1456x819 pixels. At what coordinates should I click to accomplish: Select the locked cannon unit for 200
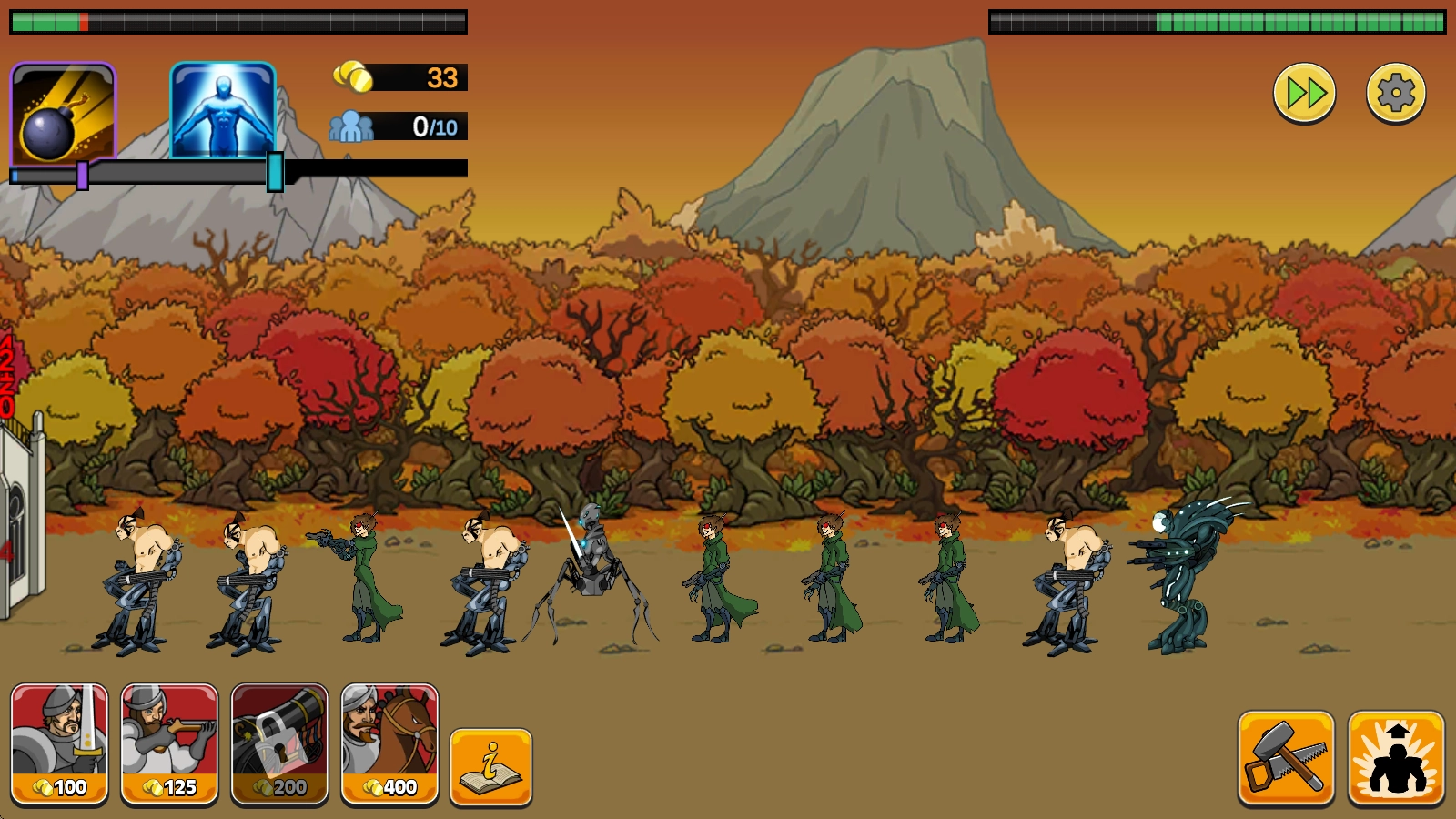279,743
